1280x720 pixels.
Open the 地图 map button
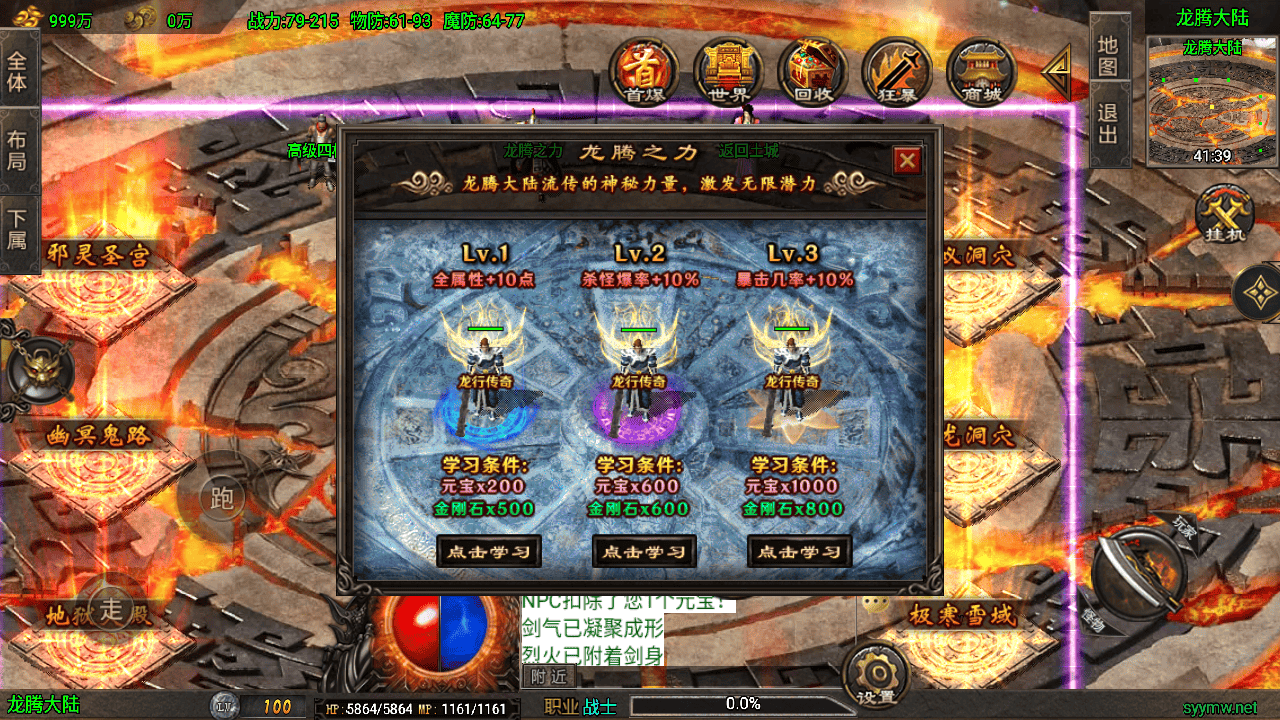[x=1108, y=56]
